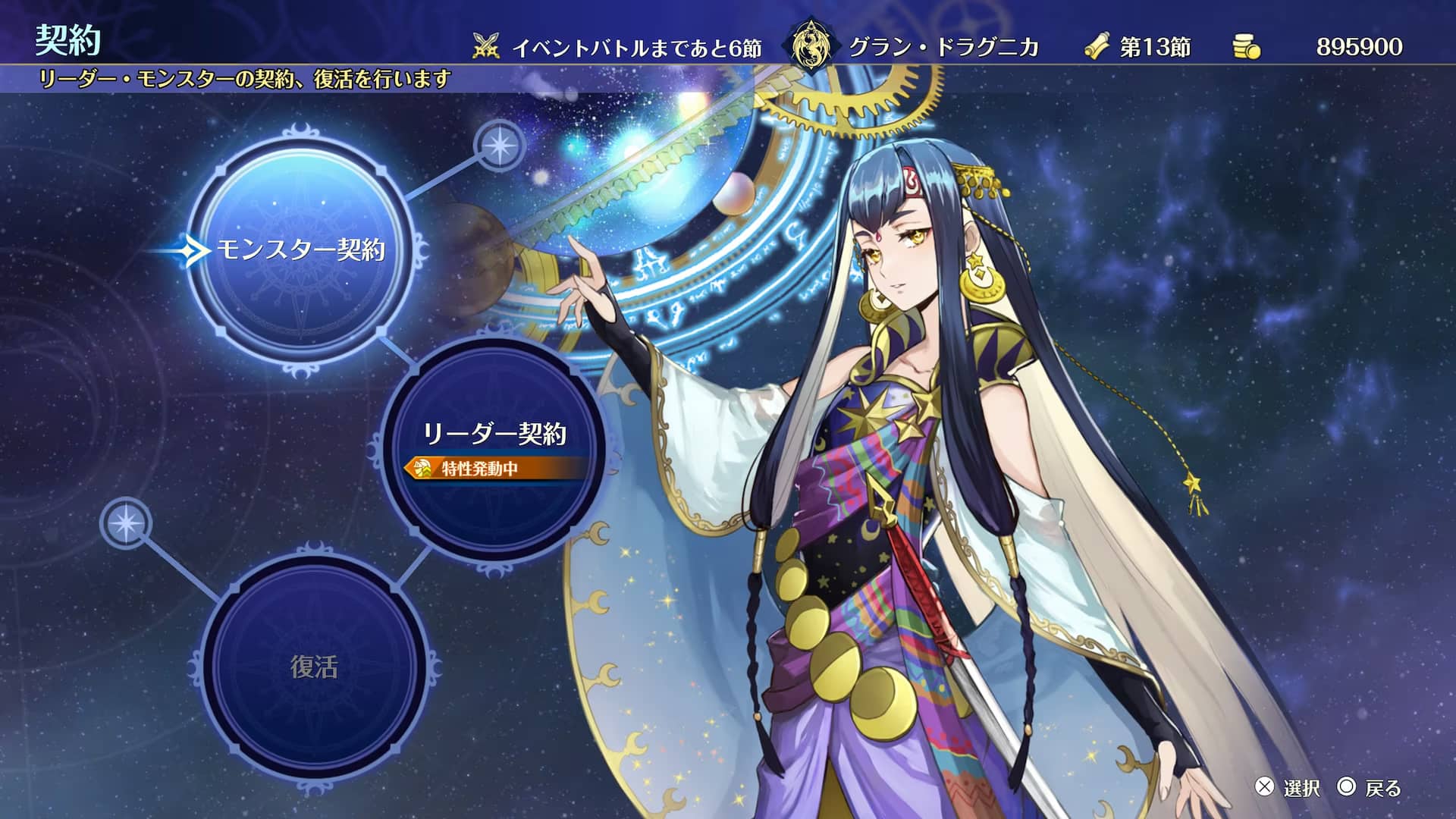Select the モンスター契約 menu option

point(301,250)
